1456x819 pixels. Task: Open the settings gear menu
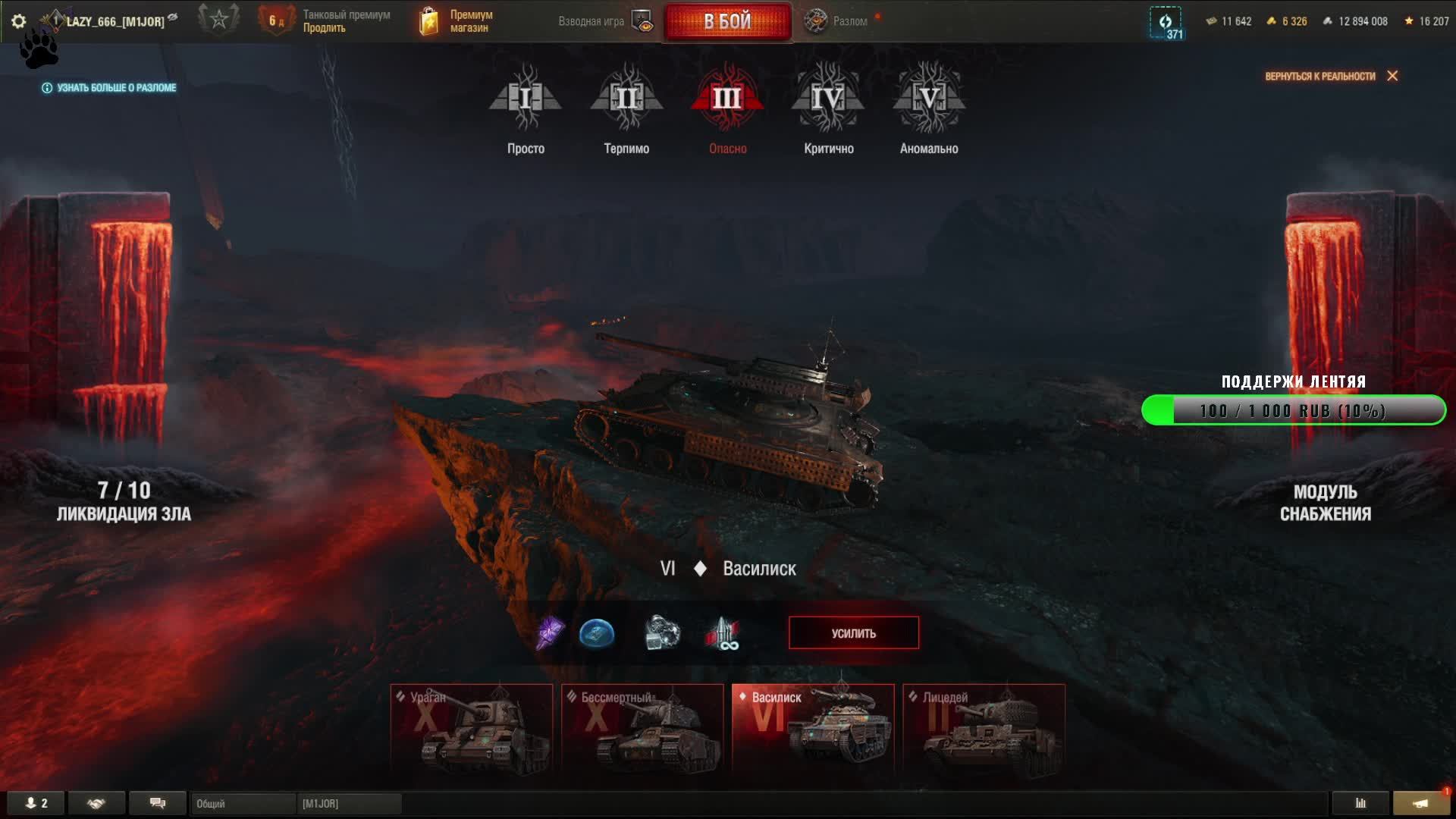point(19,21)
